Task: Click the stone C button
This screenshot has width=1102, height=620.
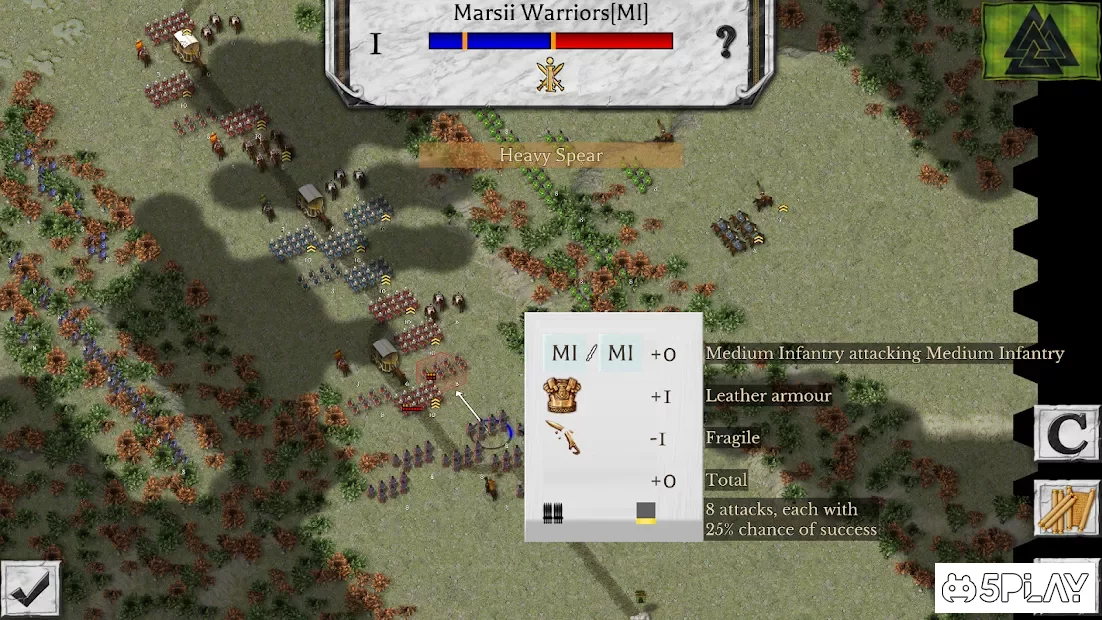Action: pyautogui.click(x=1066, y=434)
